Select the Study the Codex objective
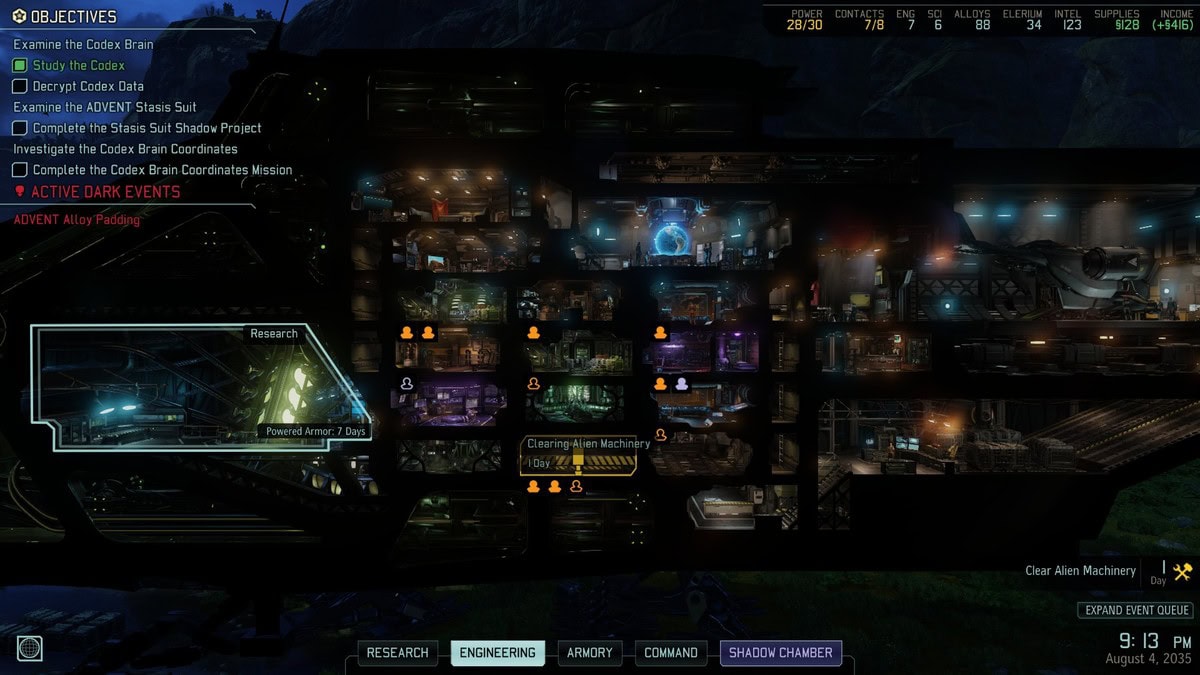The image size is (1200, 675). [78, 65]
